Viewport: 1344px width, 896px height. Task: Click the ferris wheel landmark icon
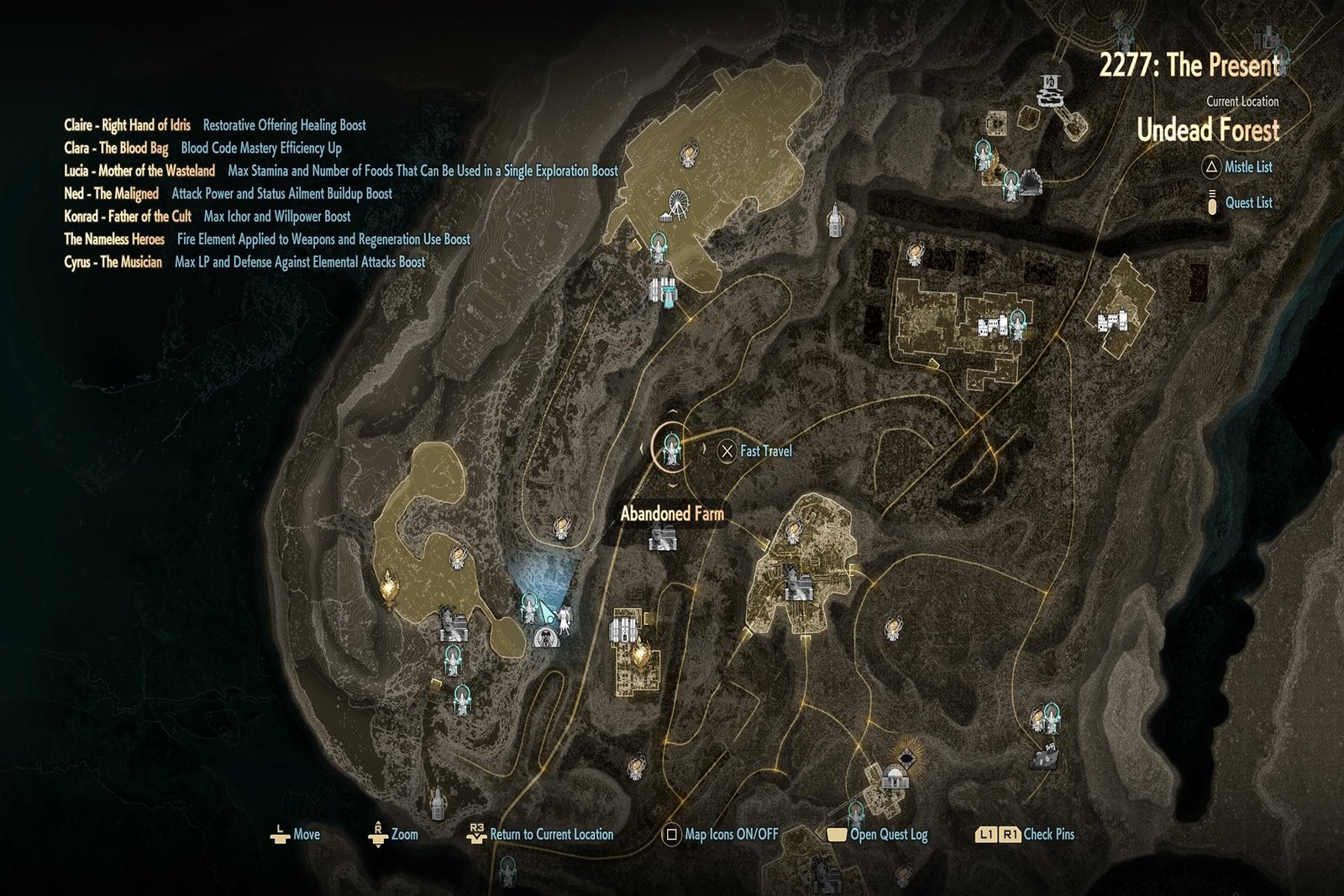click(675, 206)
